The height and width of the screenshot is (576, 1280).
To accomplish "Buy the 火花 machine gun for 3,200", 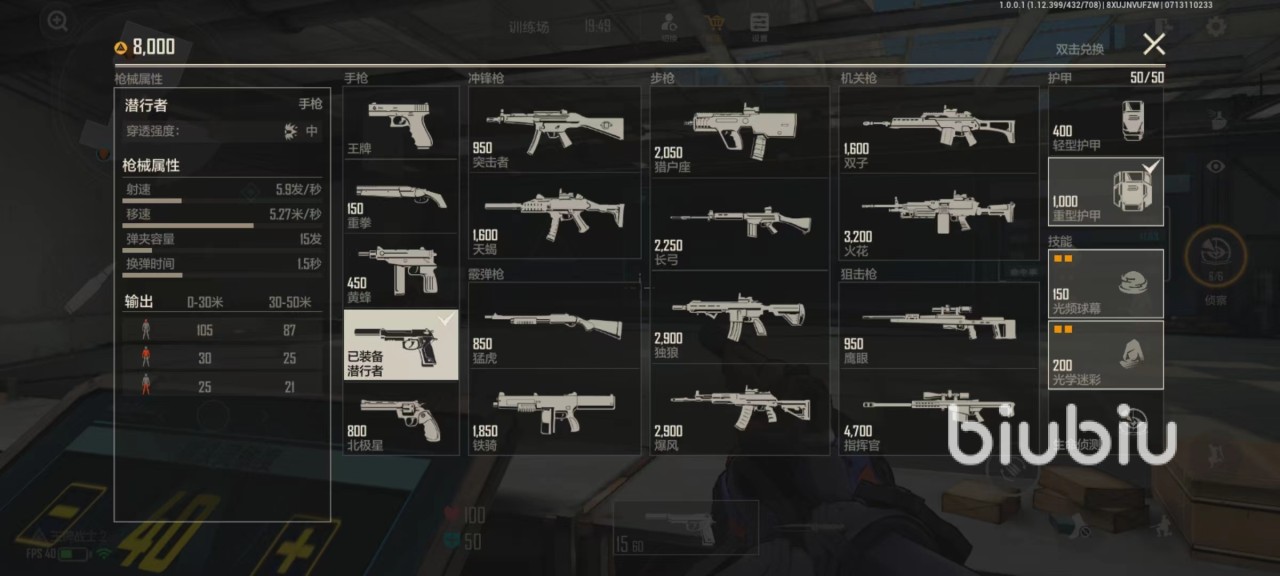I will click(938, 216).
